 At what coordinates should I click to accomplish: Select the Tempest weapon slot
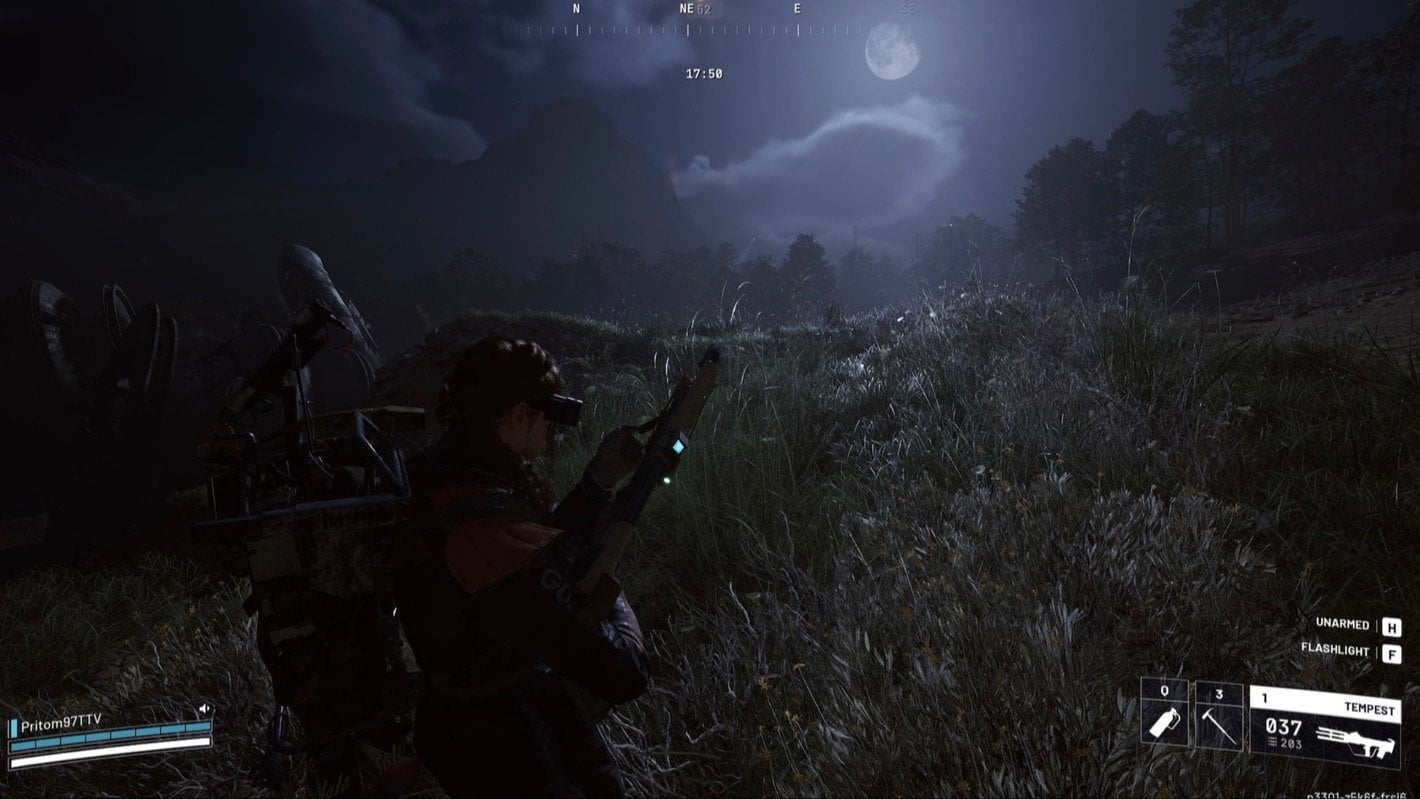tap(1324, 726)
